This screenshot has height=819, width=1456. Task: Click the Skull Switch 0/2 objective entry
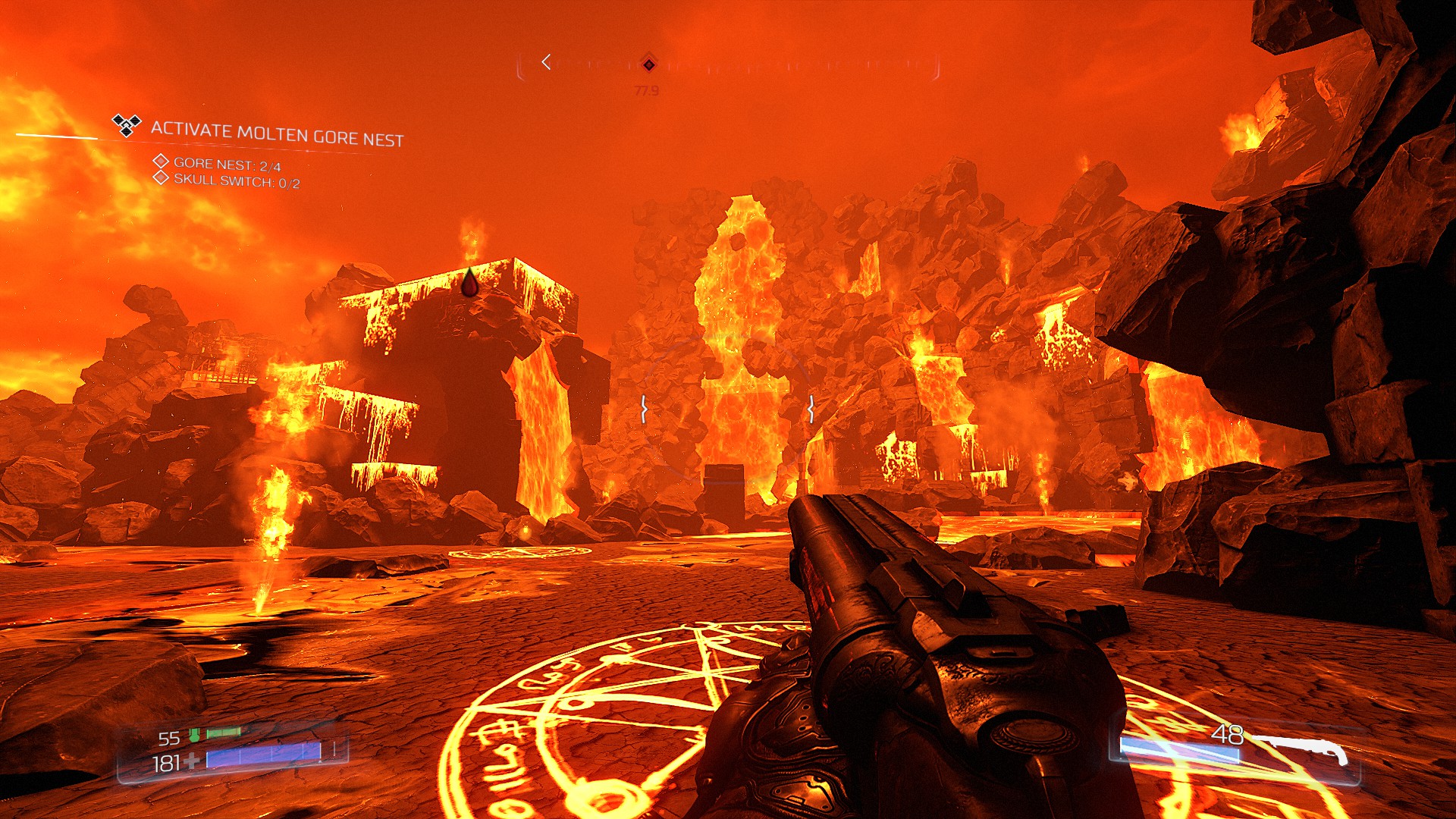237,181
